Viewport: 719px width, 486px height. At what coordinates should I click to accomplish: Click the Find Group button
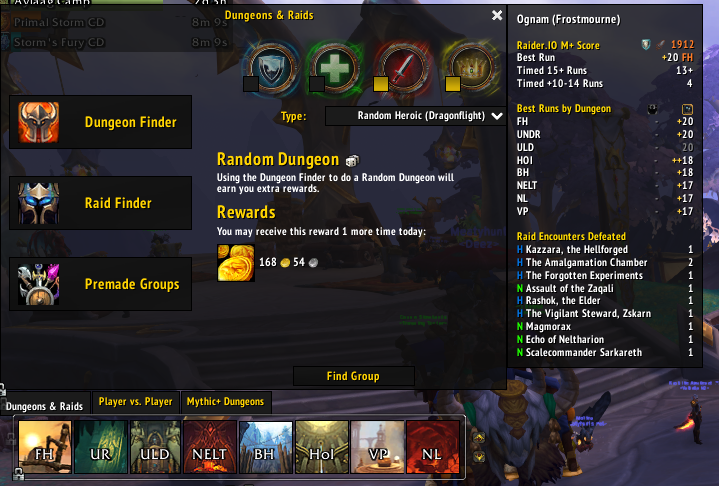(x=353, y=376)
